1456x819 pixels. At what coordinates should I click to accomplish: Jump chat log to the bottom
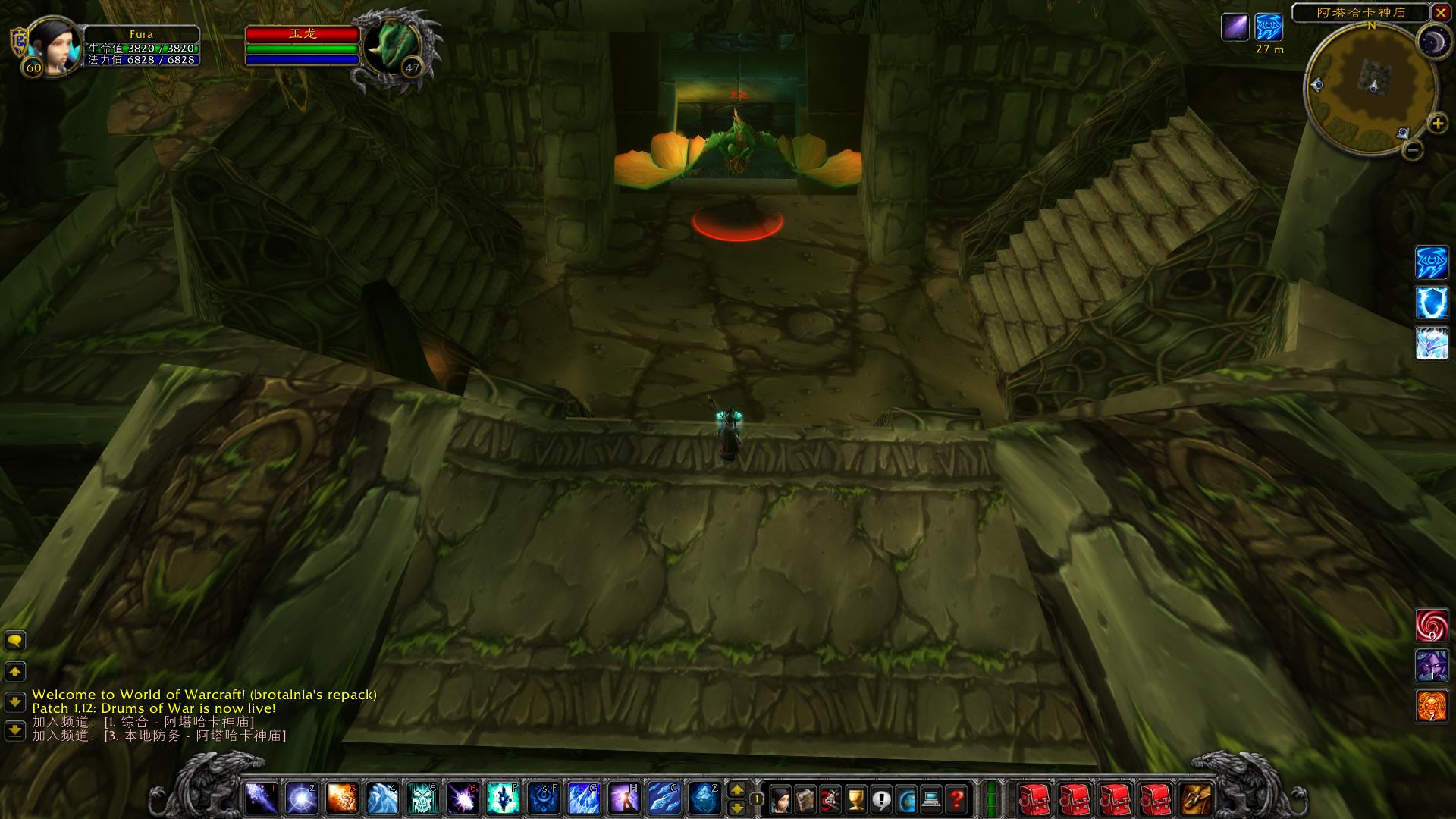(x=15, y=731)
